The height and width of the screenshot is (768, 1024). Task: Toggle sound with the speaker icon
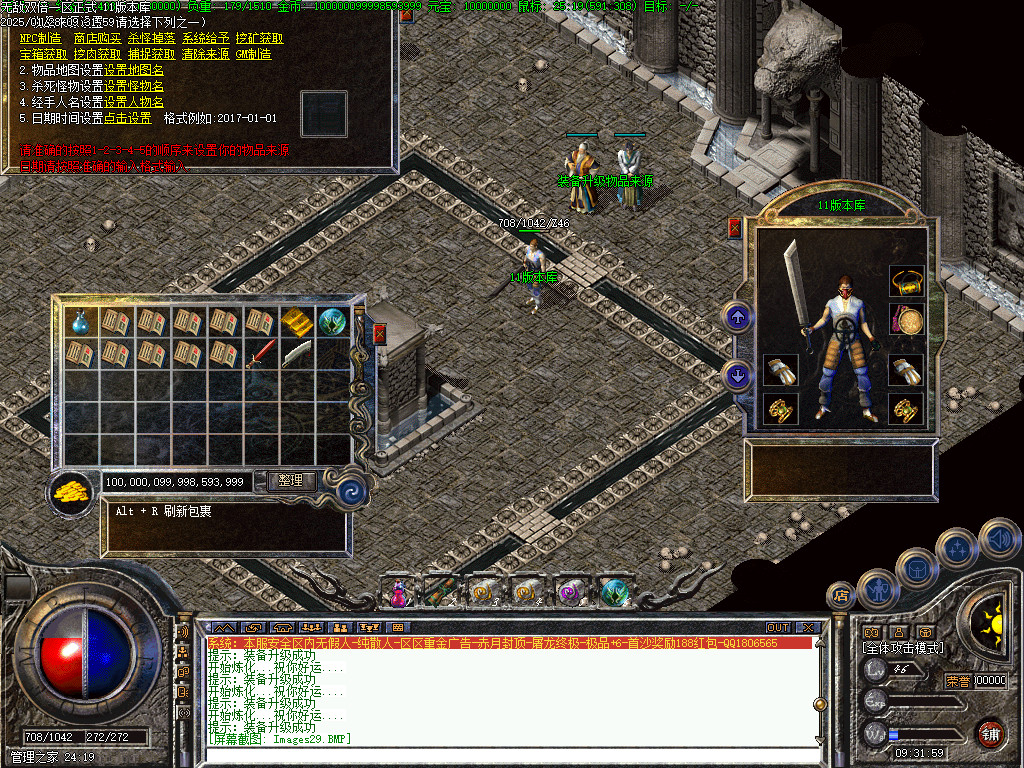pos(998,538)
